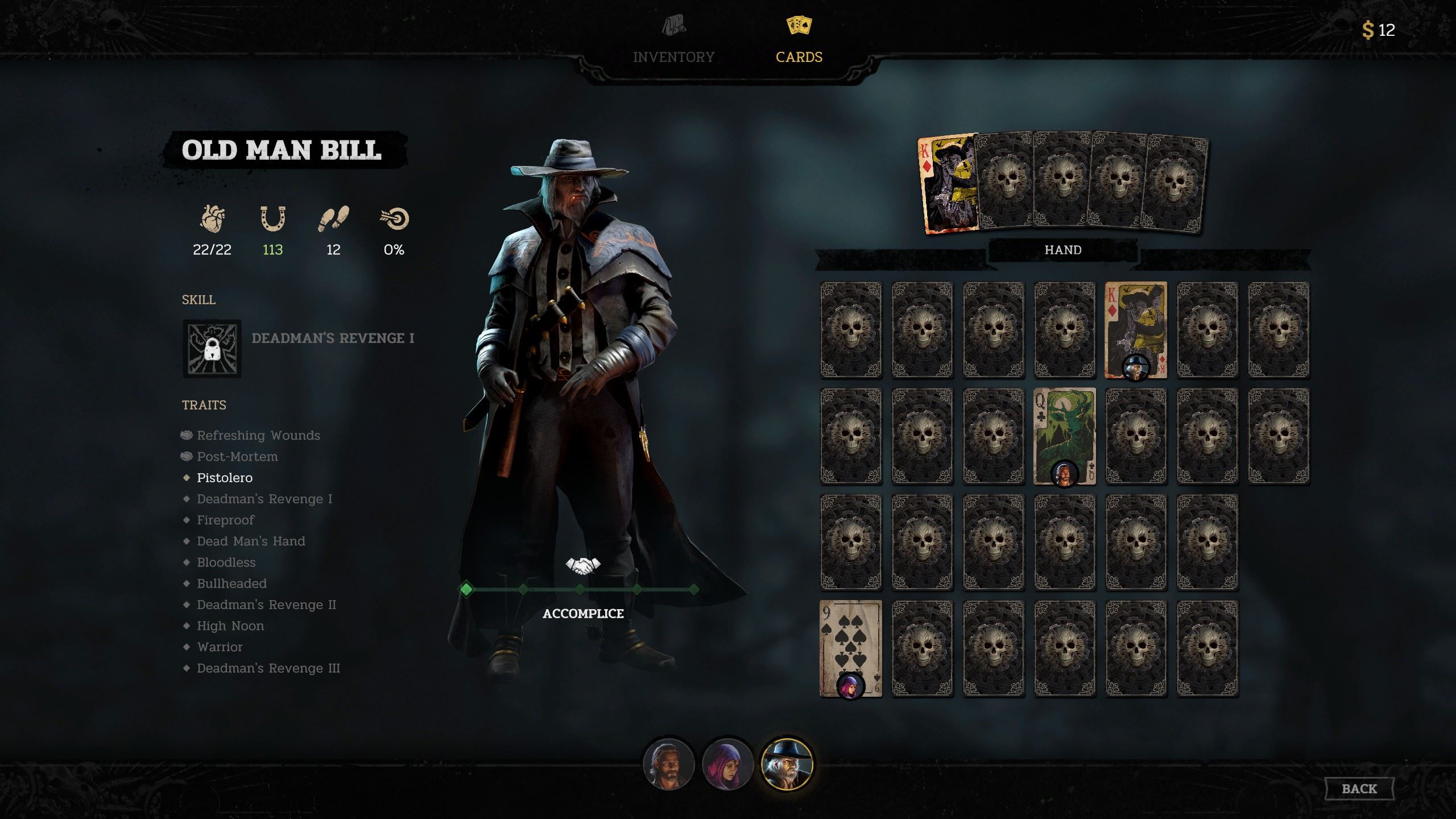1456x819 pixels.
Task: Go back using the Back button
Action: (x=1359, y=788)
